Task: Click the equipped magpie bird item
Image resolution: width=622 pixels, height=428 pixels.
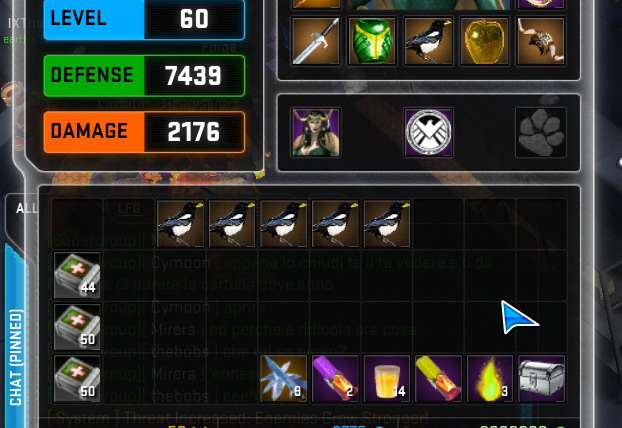Action: 428,41
